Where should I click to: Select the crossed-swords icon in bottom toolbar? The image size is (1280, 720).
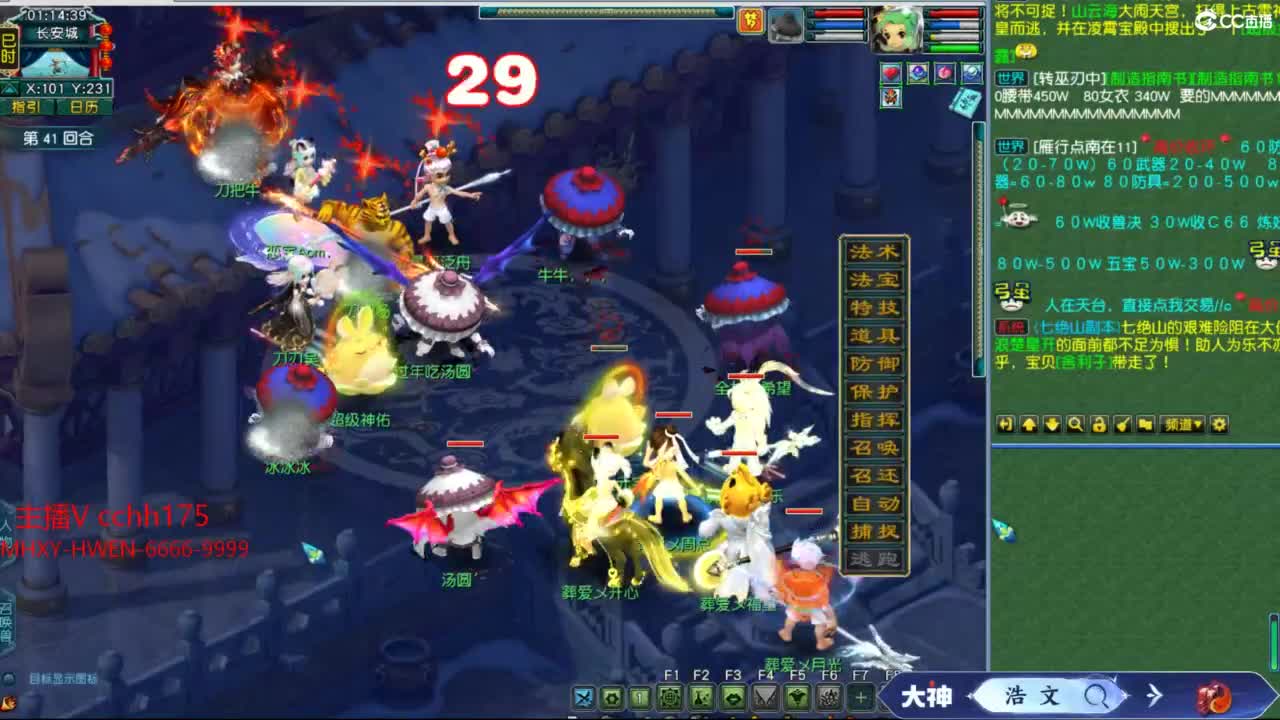pos(585,697)
